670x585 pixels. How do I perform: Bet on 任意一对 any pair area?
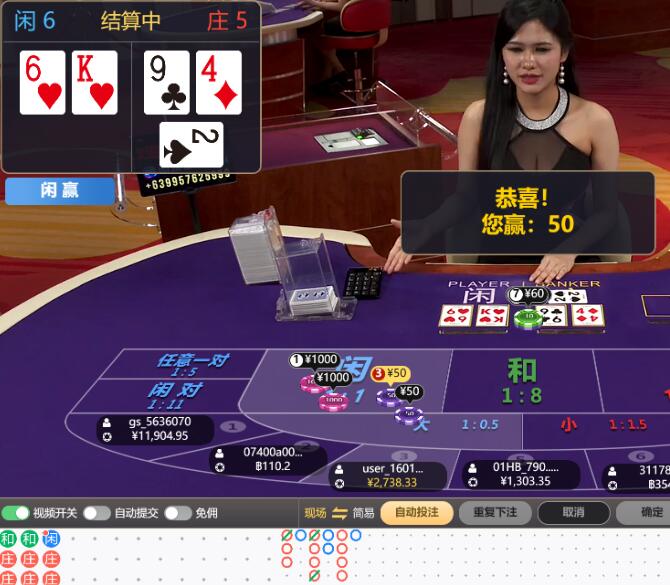point(190,364)
